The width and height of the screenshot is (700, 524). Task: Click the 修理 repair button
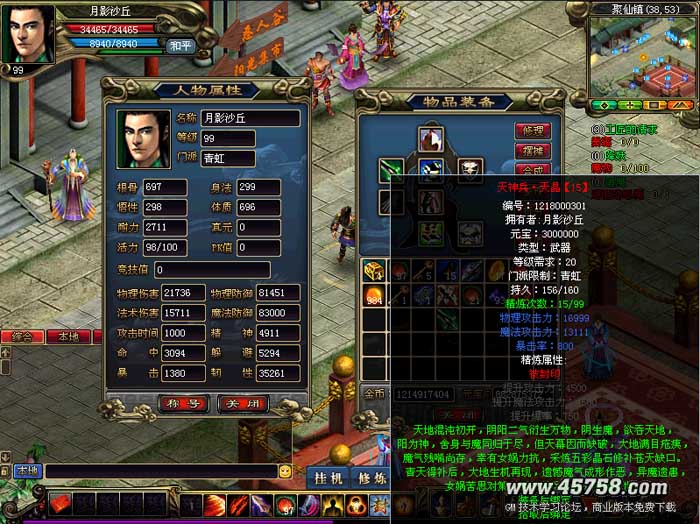531,131
